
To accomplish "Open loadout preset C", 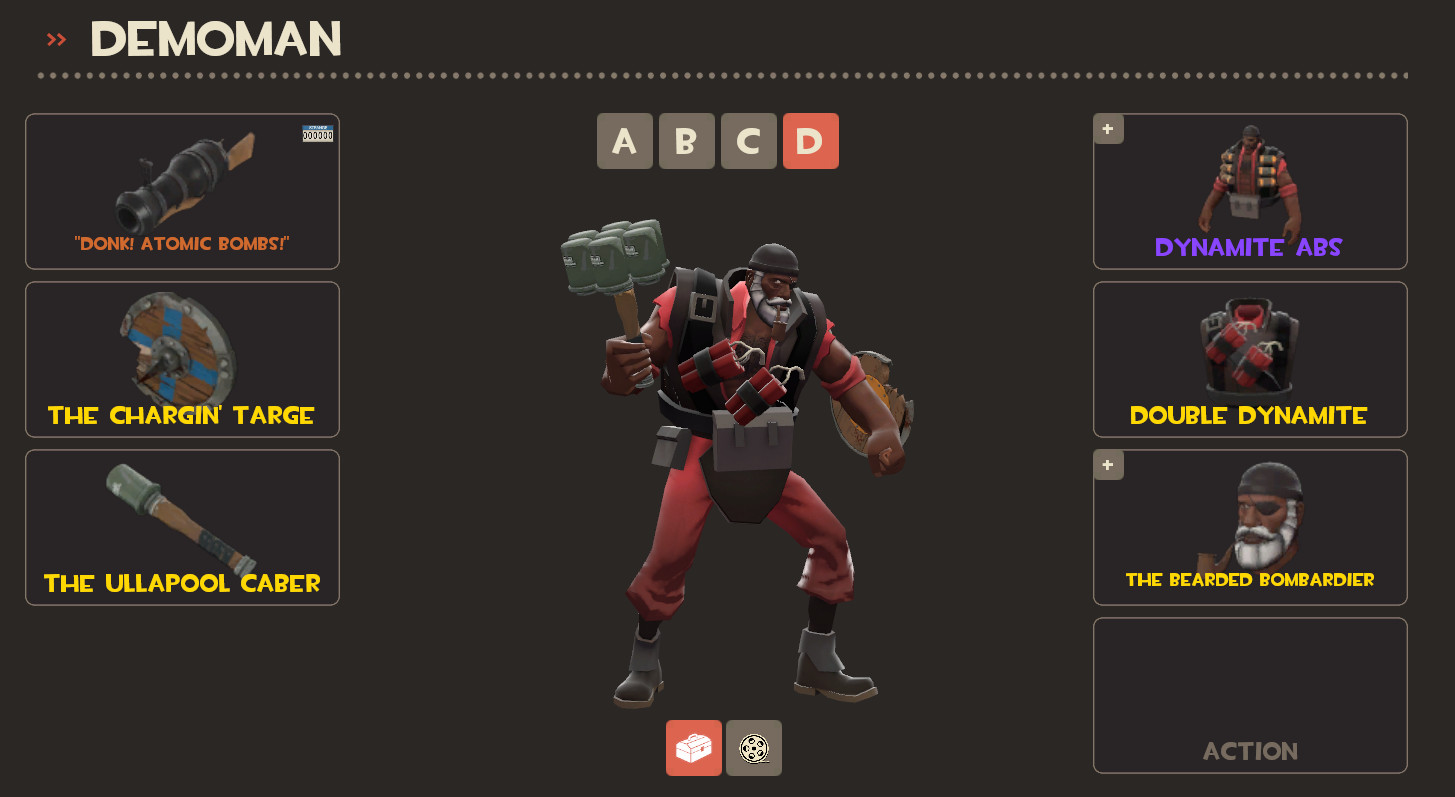I will 748,141.
